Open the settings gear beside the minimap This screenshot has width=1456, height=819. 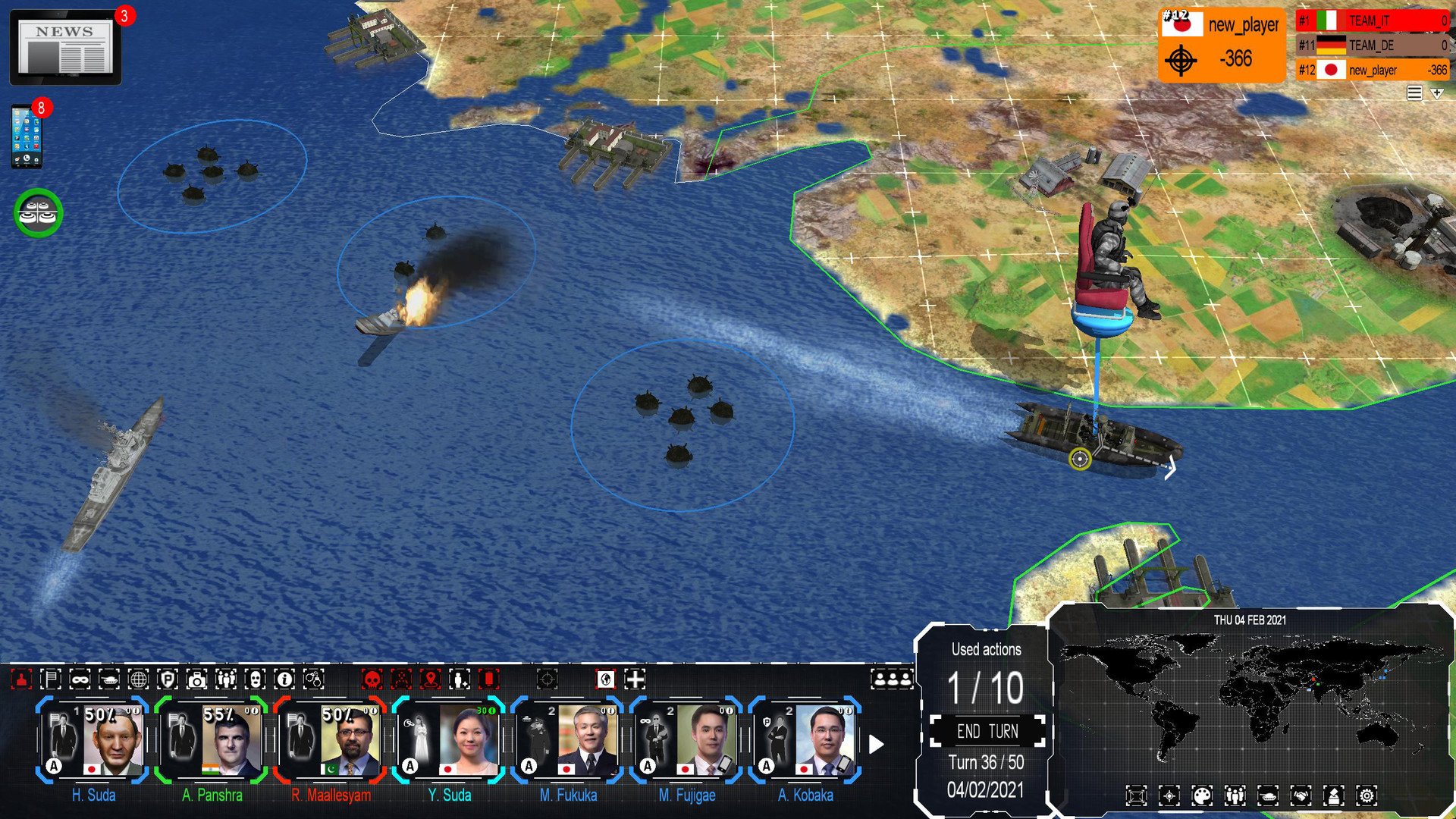click(x=1367, y=795)
